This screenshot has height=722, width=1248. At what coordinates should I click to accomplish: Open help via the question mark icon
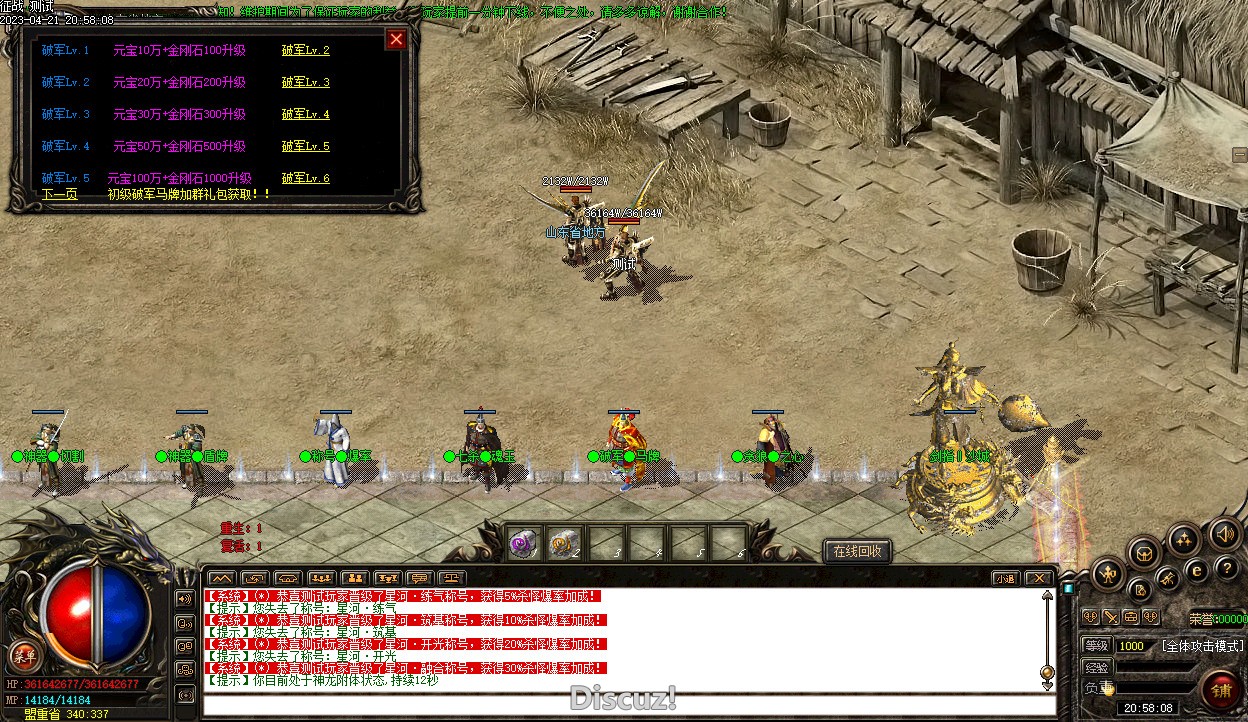point(1226,568)
